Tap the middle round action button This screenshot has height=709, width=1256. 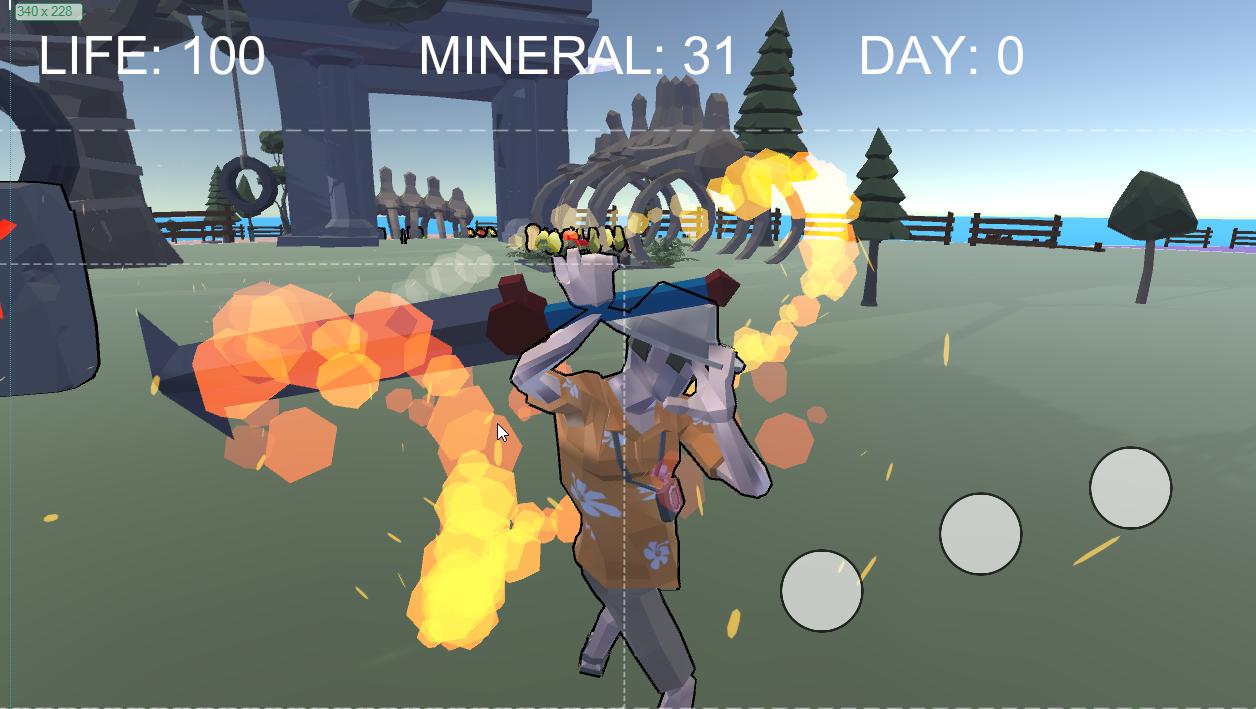click(x=980, y=534)
